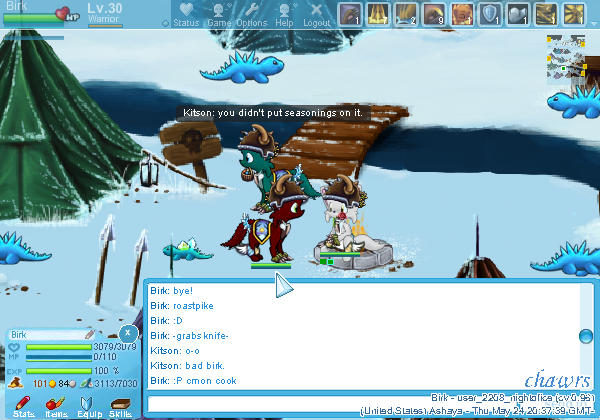Open the Help menu
This screenshot has width=600, height=420.
pos(284,14)
